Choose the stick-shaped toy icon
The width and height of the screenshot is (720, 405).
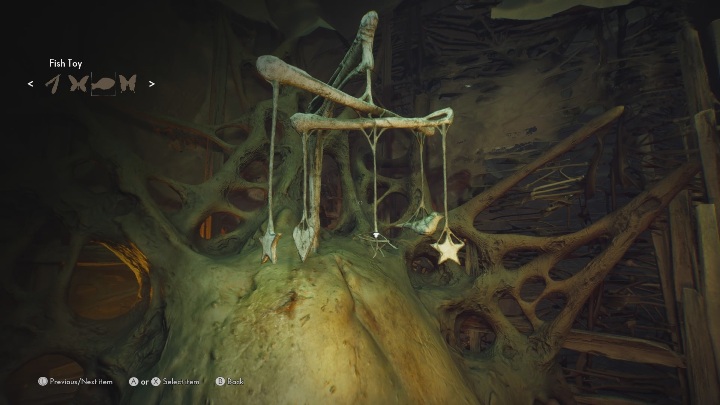click(52, 85)
